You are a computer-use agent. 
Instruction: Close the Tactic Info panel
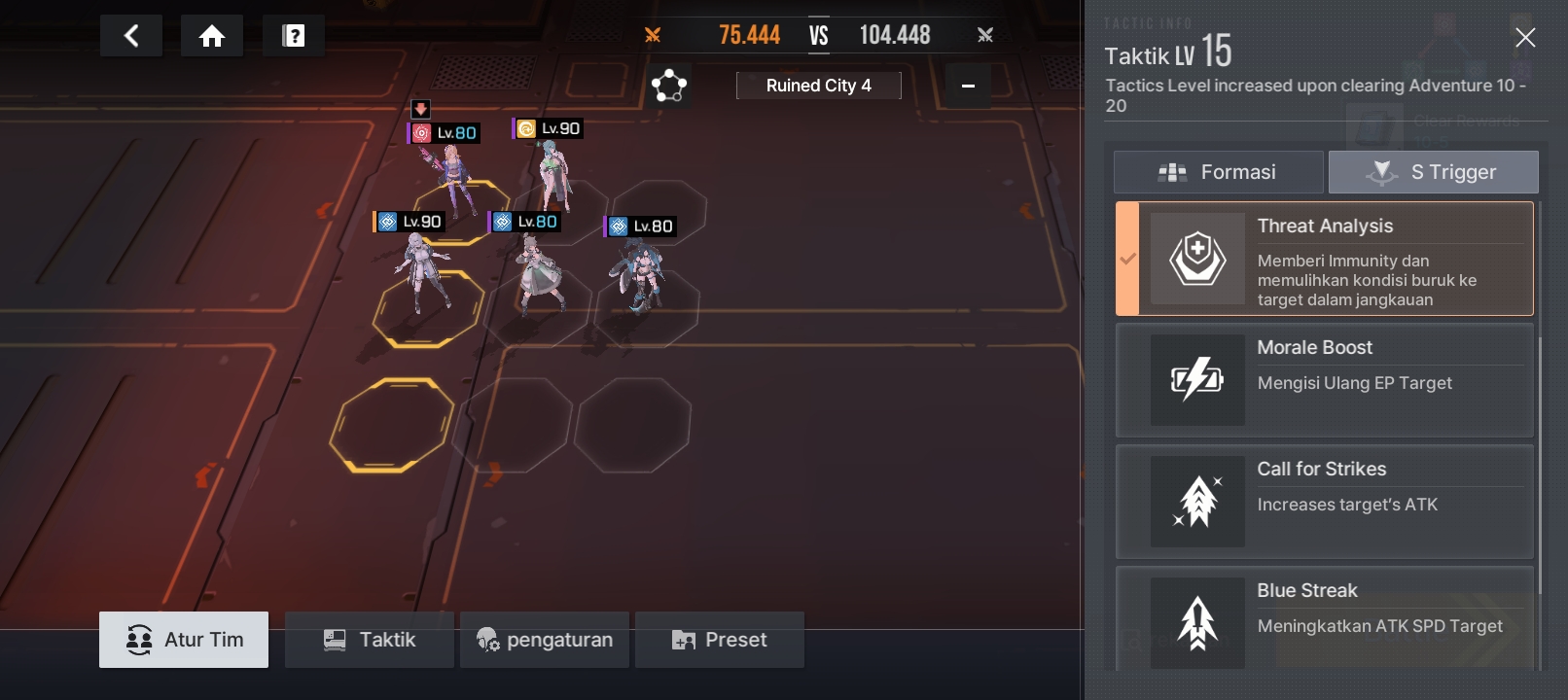click(x=1524, y=38)
